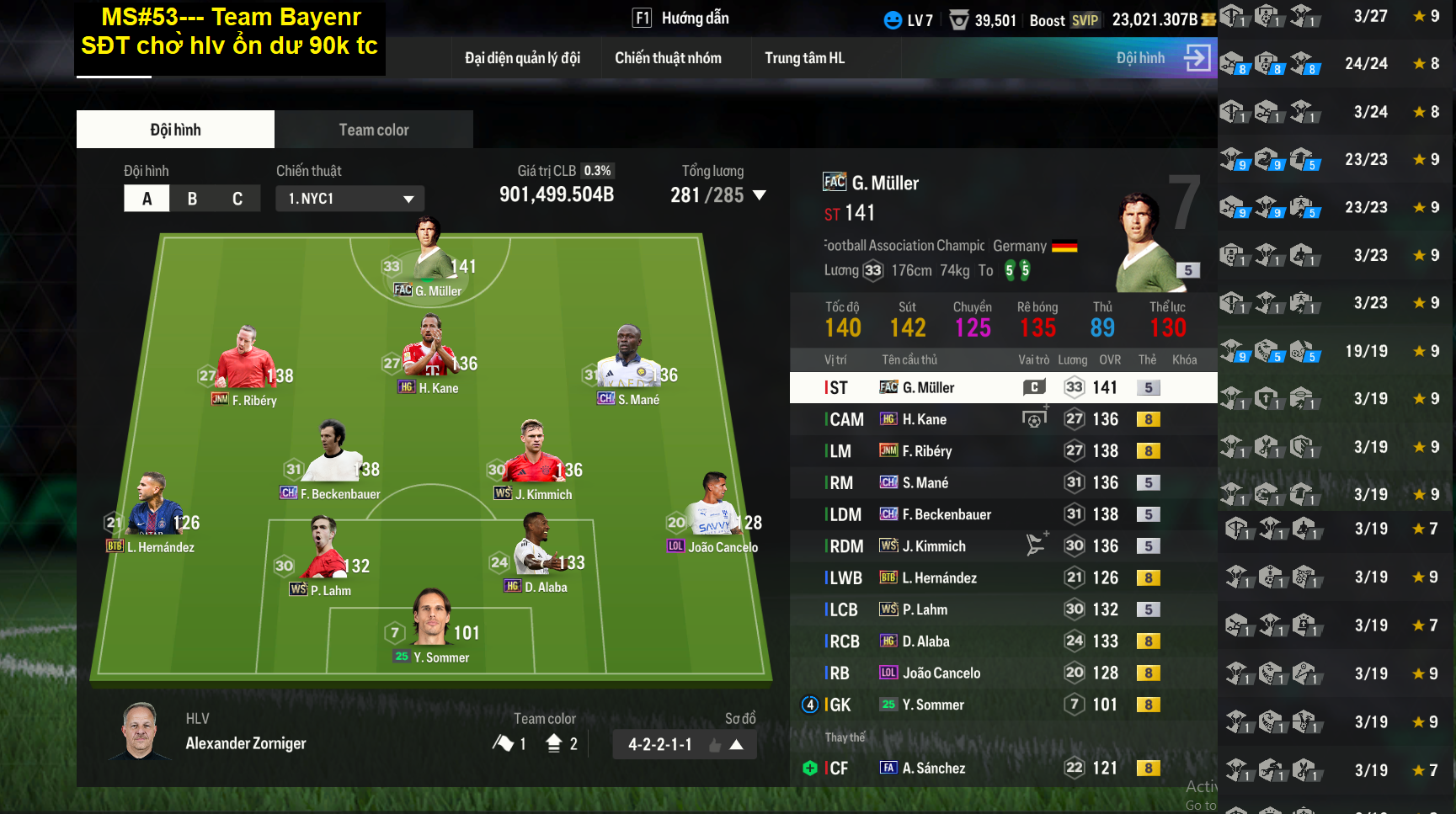Click the blue GK number 4 badge
Viewport: 1456px width, 814px height.
(809, 705)
